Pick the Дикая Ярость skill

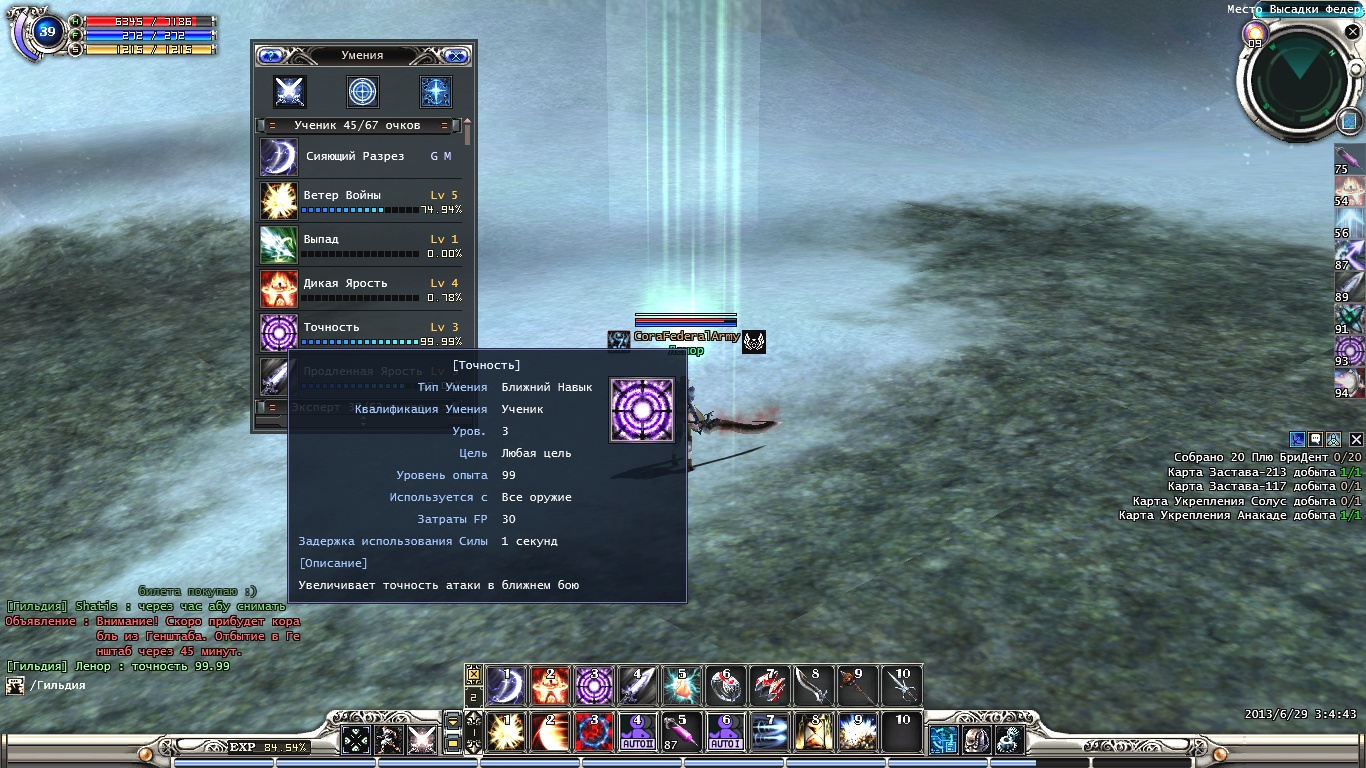pos(360,288)
